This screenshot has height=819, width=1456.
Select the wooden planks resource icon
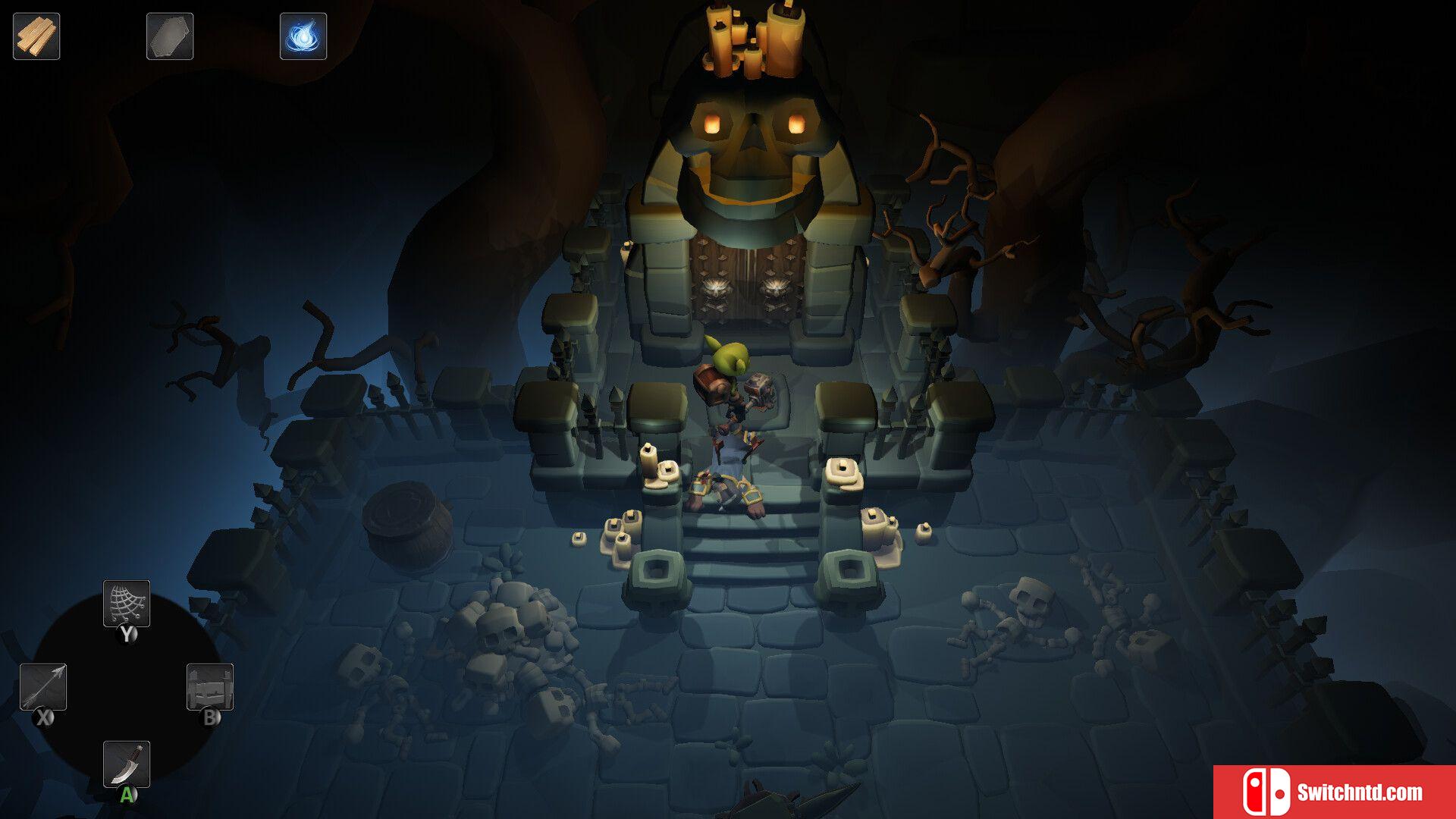coord(36,36)
